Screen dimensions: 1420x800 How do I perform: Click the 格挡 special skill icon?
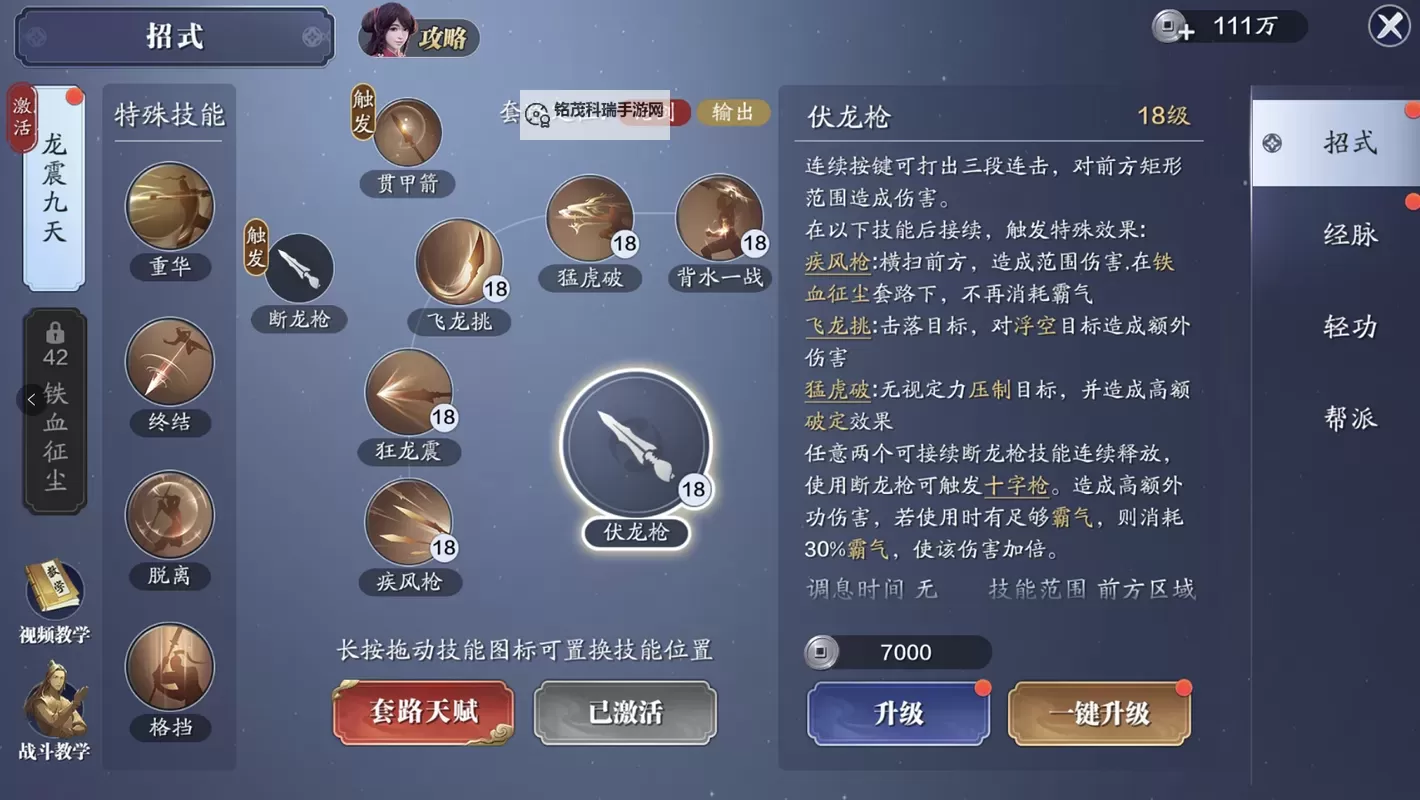(x=169, y=668)
